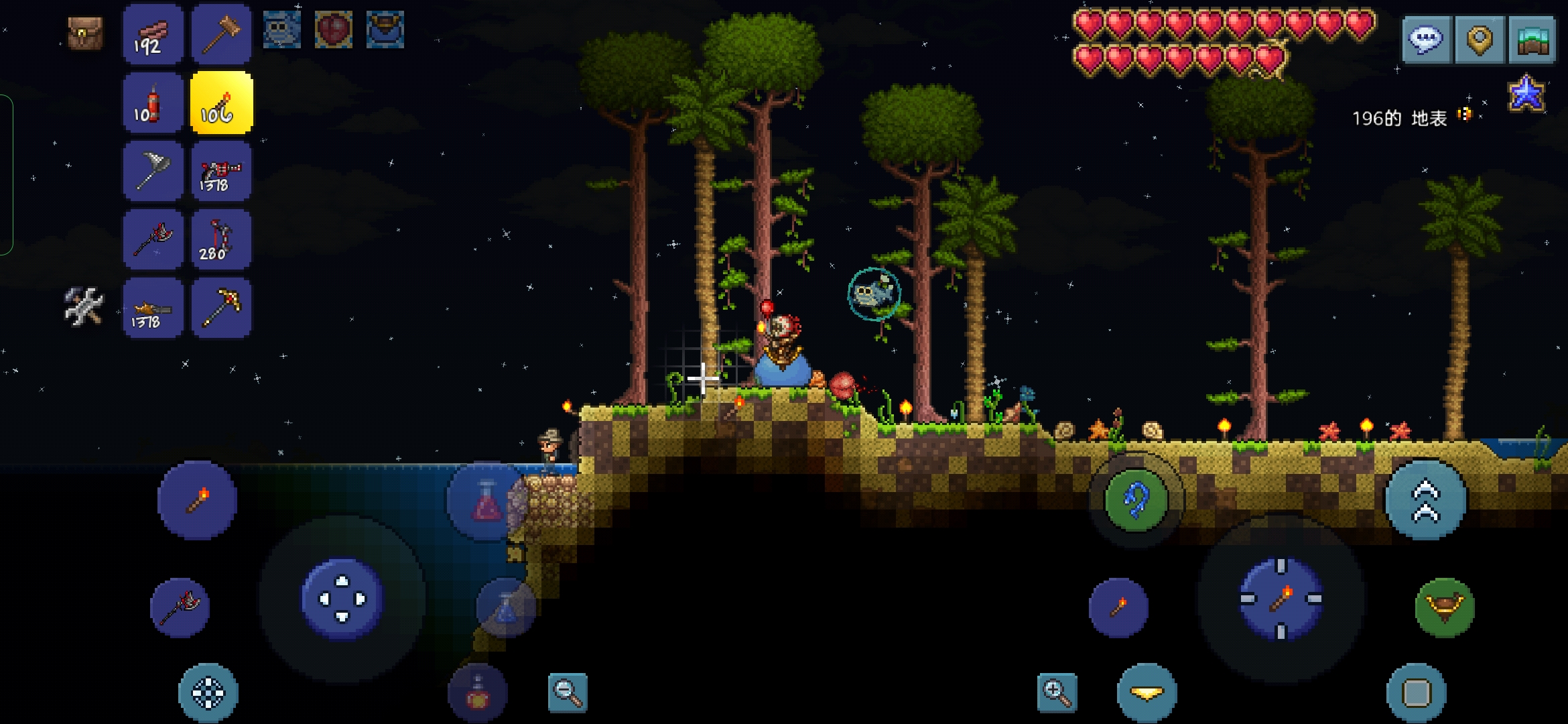Select the wooden hammer hotbar slot
The image size is (1568, 724).
point(221,34)
